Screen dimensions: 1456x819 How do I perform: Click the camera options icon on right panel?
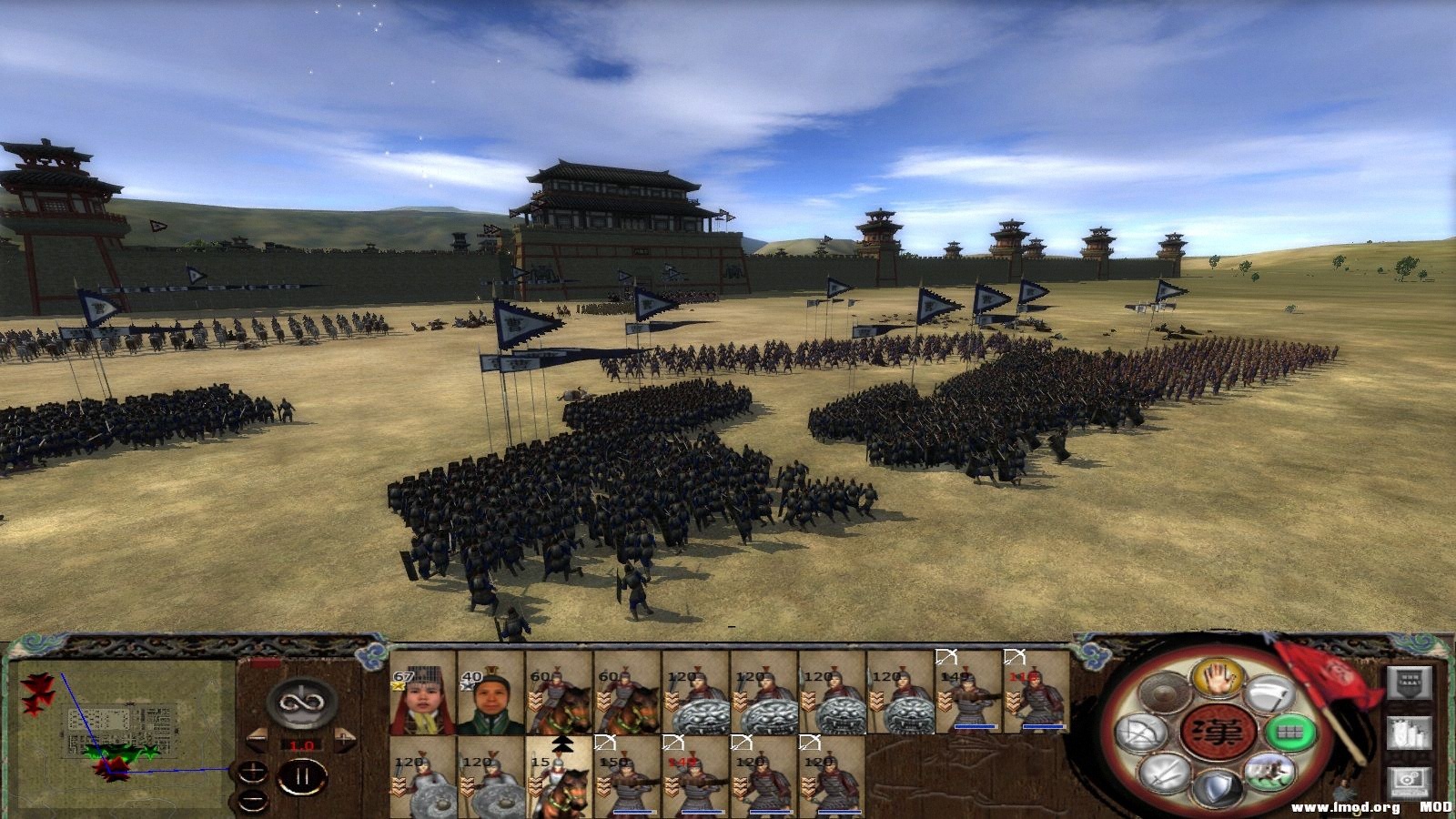pos(1408,783)
